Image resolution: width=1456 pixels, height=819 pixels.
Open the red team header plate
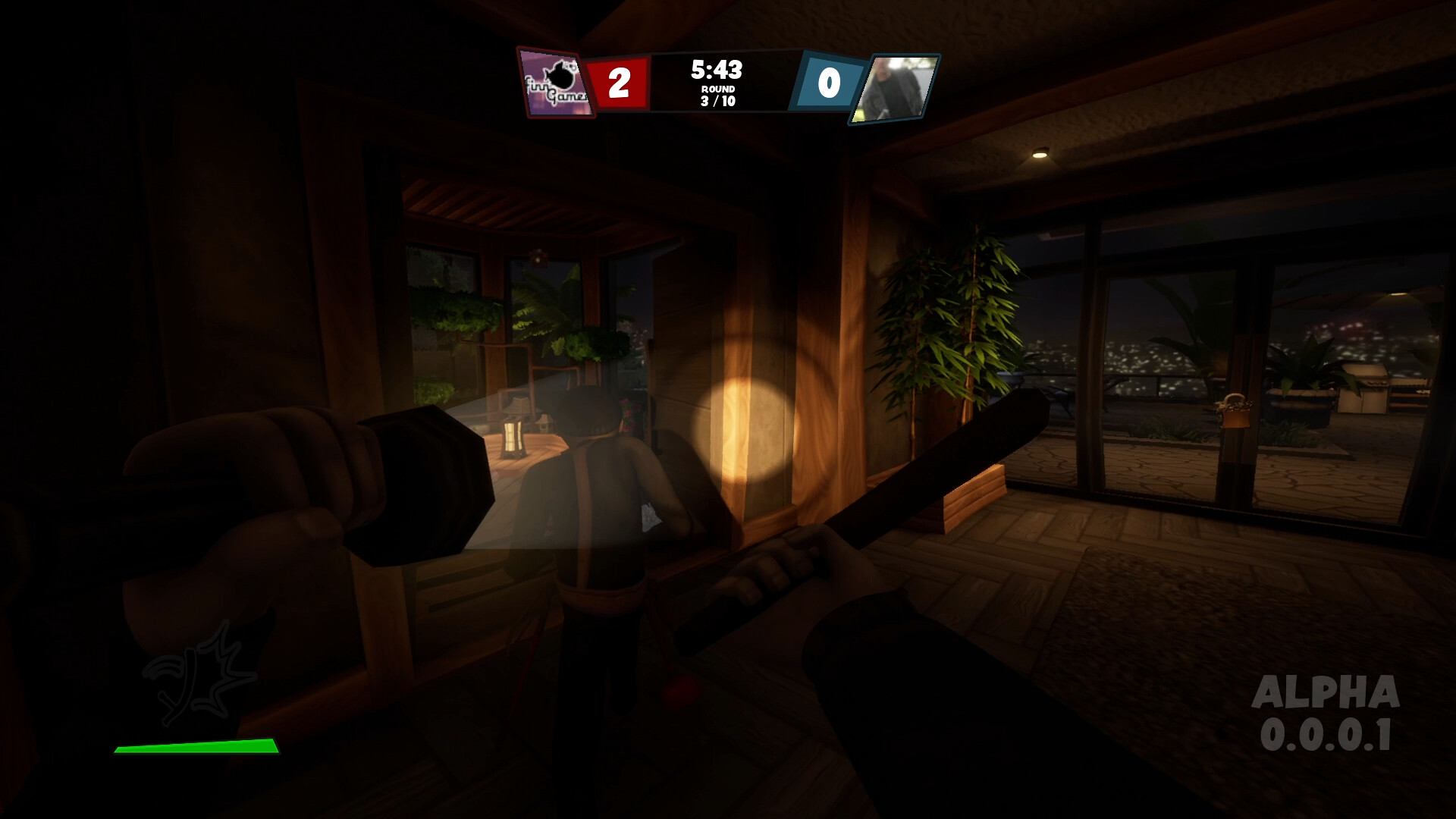[x=618, y=83]
